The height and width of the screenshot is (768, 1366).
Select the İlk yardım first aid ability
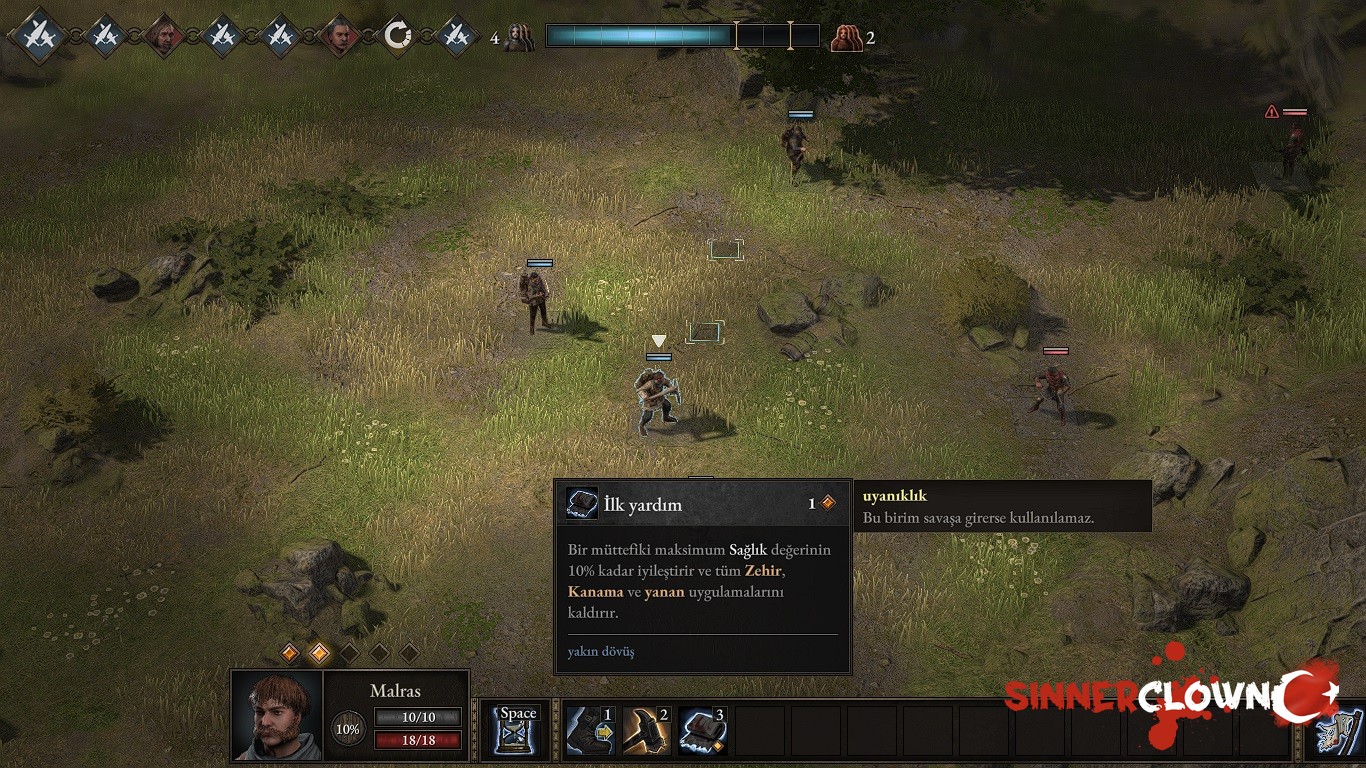click(x=702, y=730)
